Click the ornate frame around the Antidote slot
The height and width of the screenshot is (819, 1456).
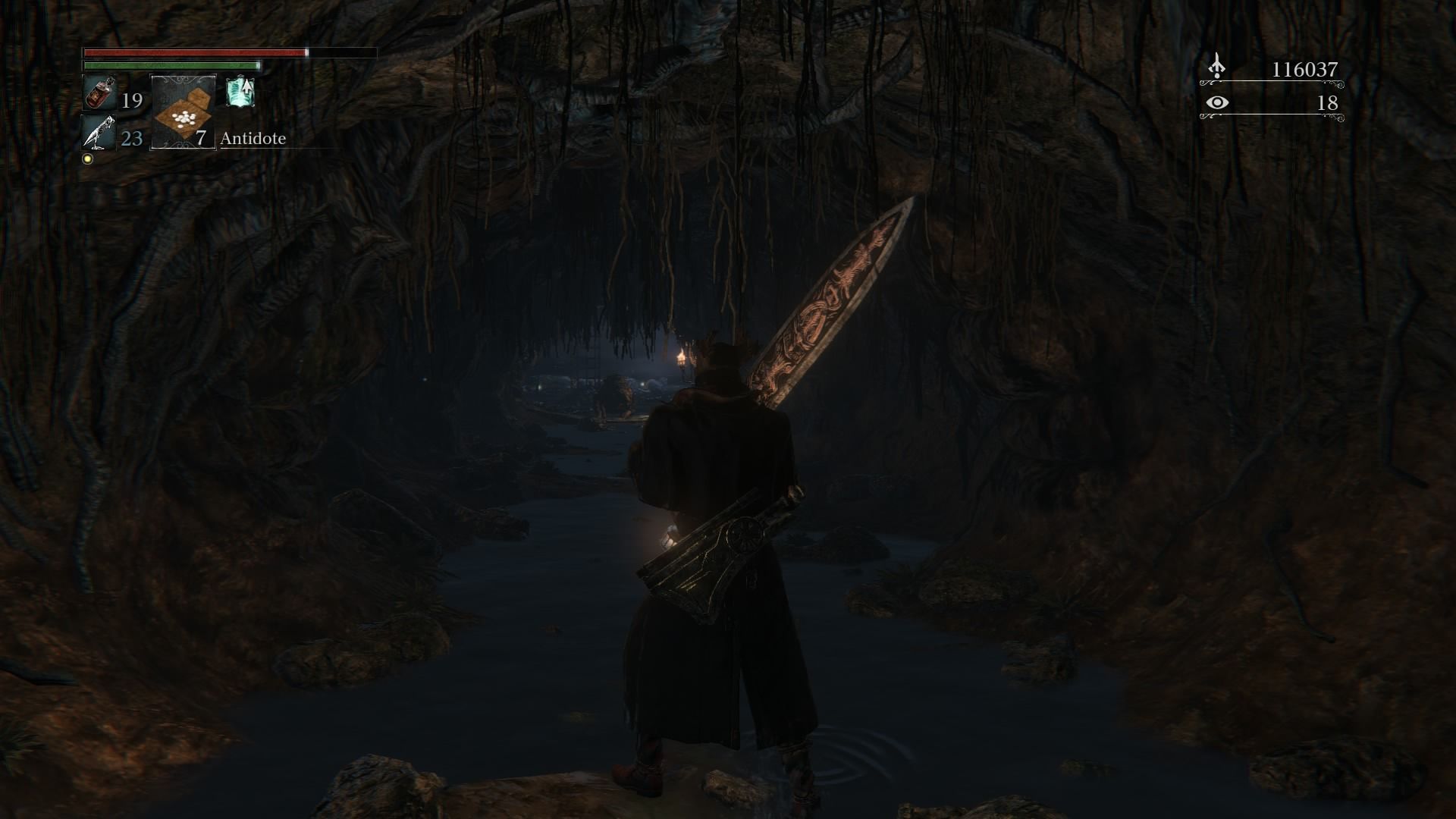[x=182, y=80]
